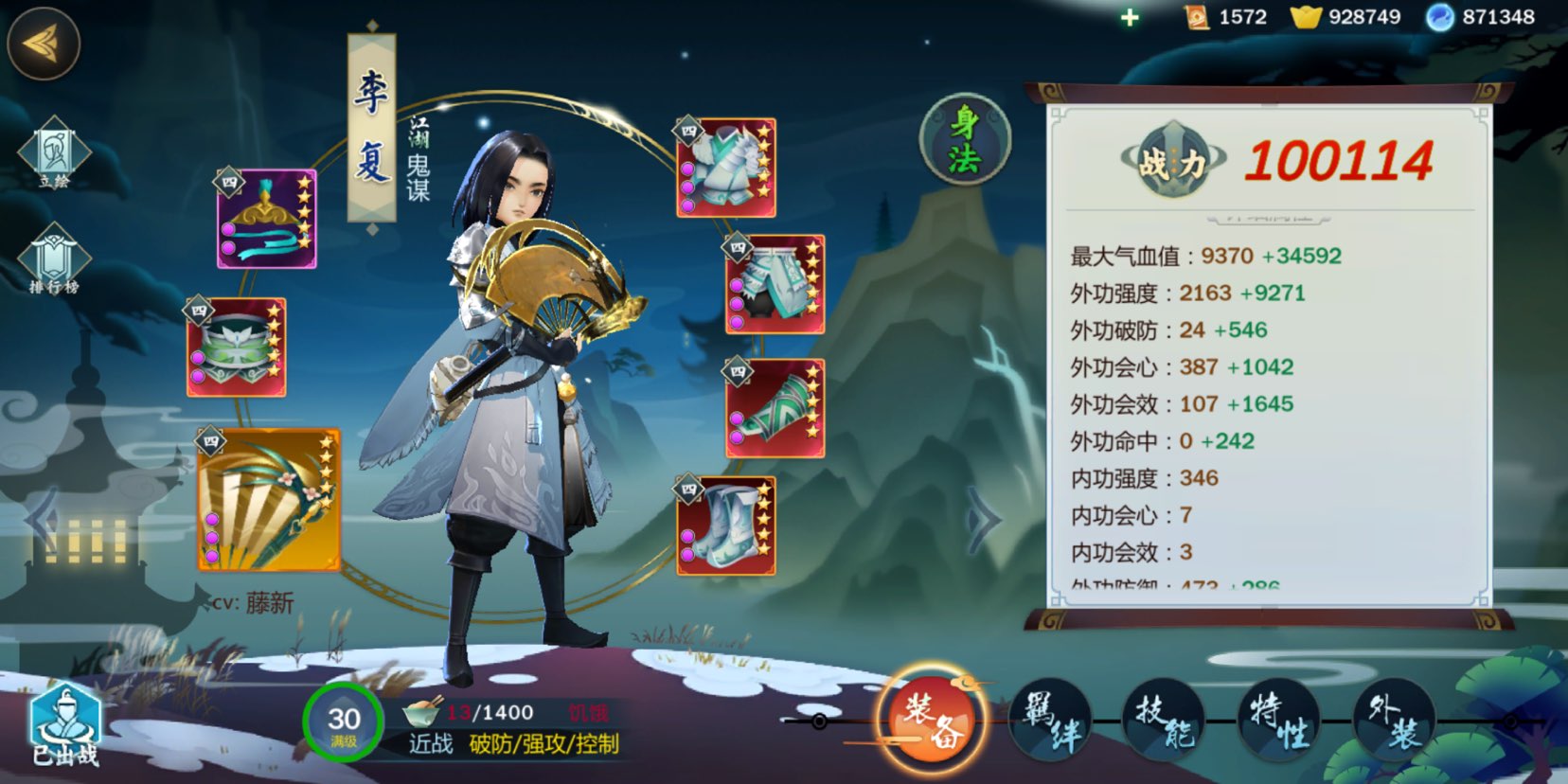Tap the currency plus button to recharge
Screen dimensions: 1568x784
[1128, 16]
